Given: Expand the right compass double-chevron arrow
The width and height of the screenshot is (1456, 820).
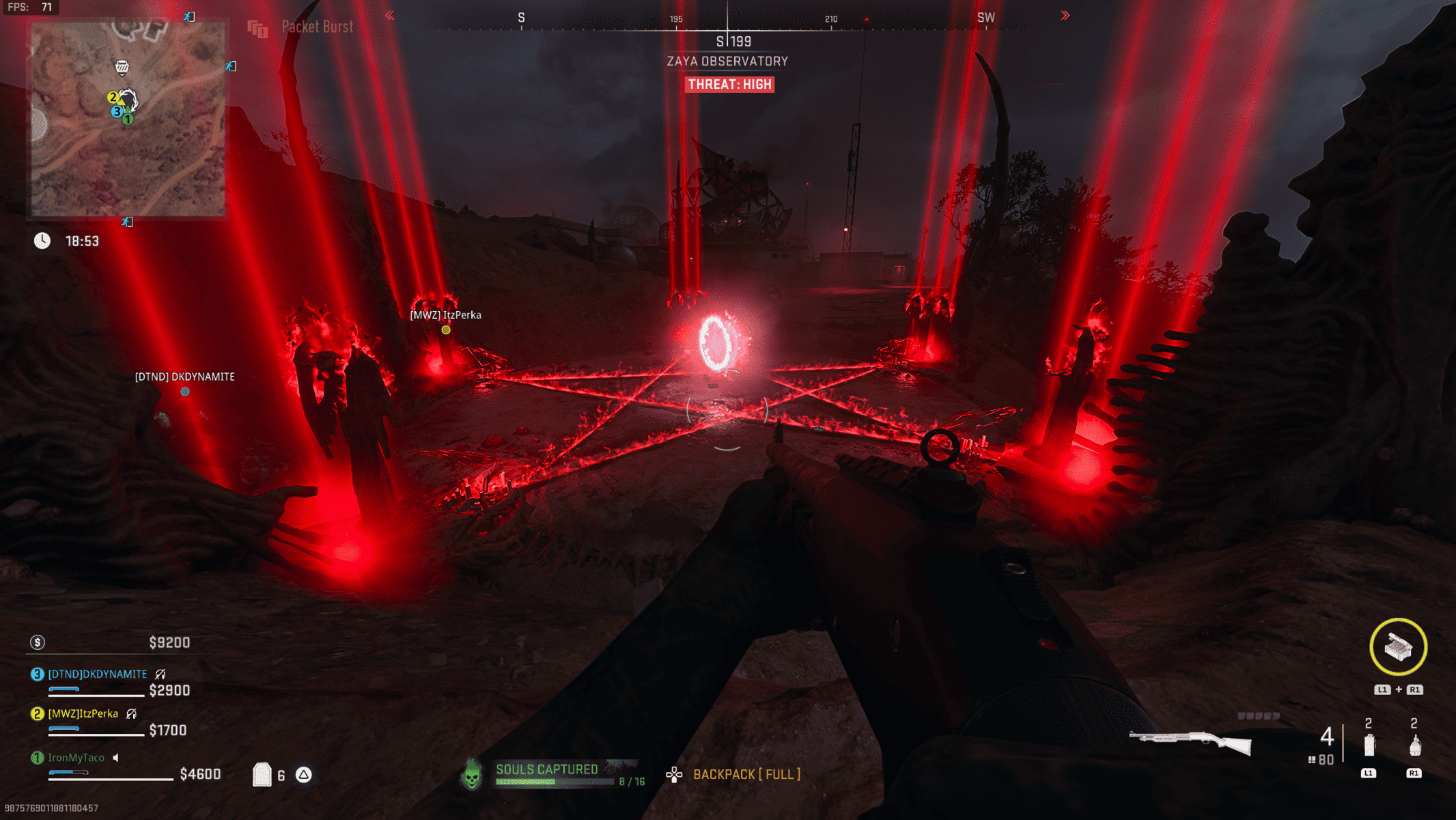Looking at the screenshot, I should pos(1065,15).
